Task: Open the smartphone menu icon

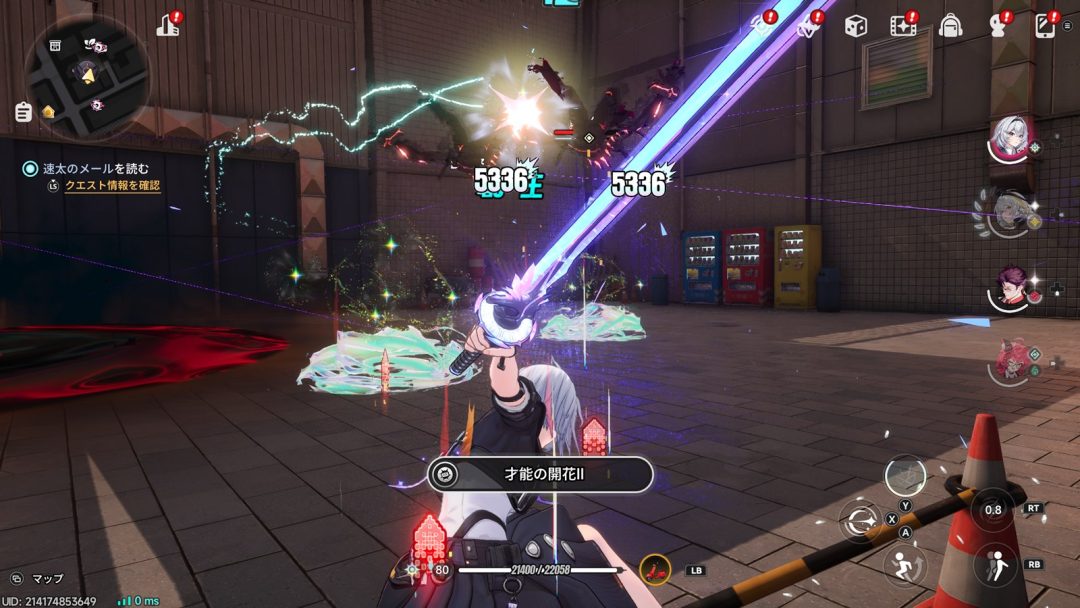Action: click(x=1045, y=27)
